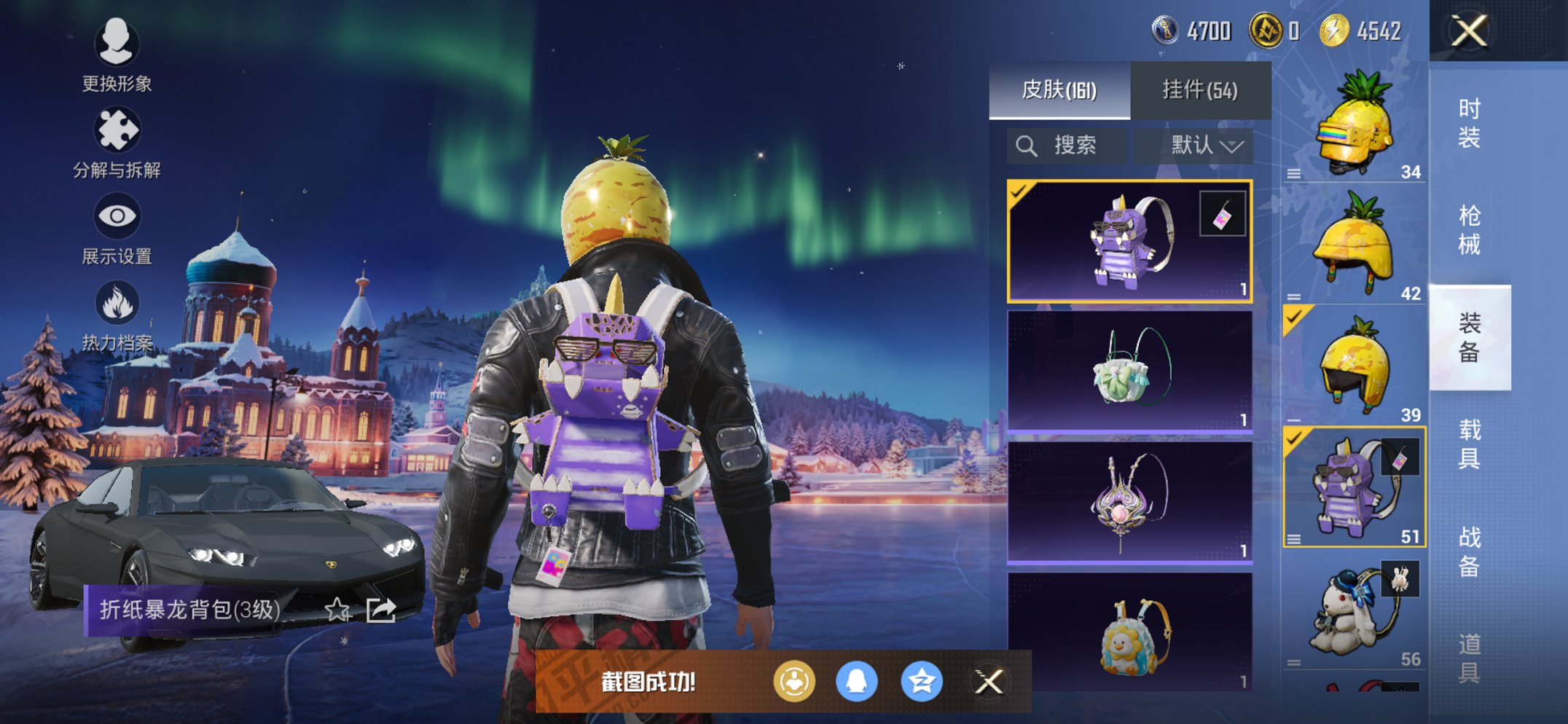This screenshot has width=1568, height=724.
Task: Select the 皮肤(161) tab
Action: [1059, 90]
